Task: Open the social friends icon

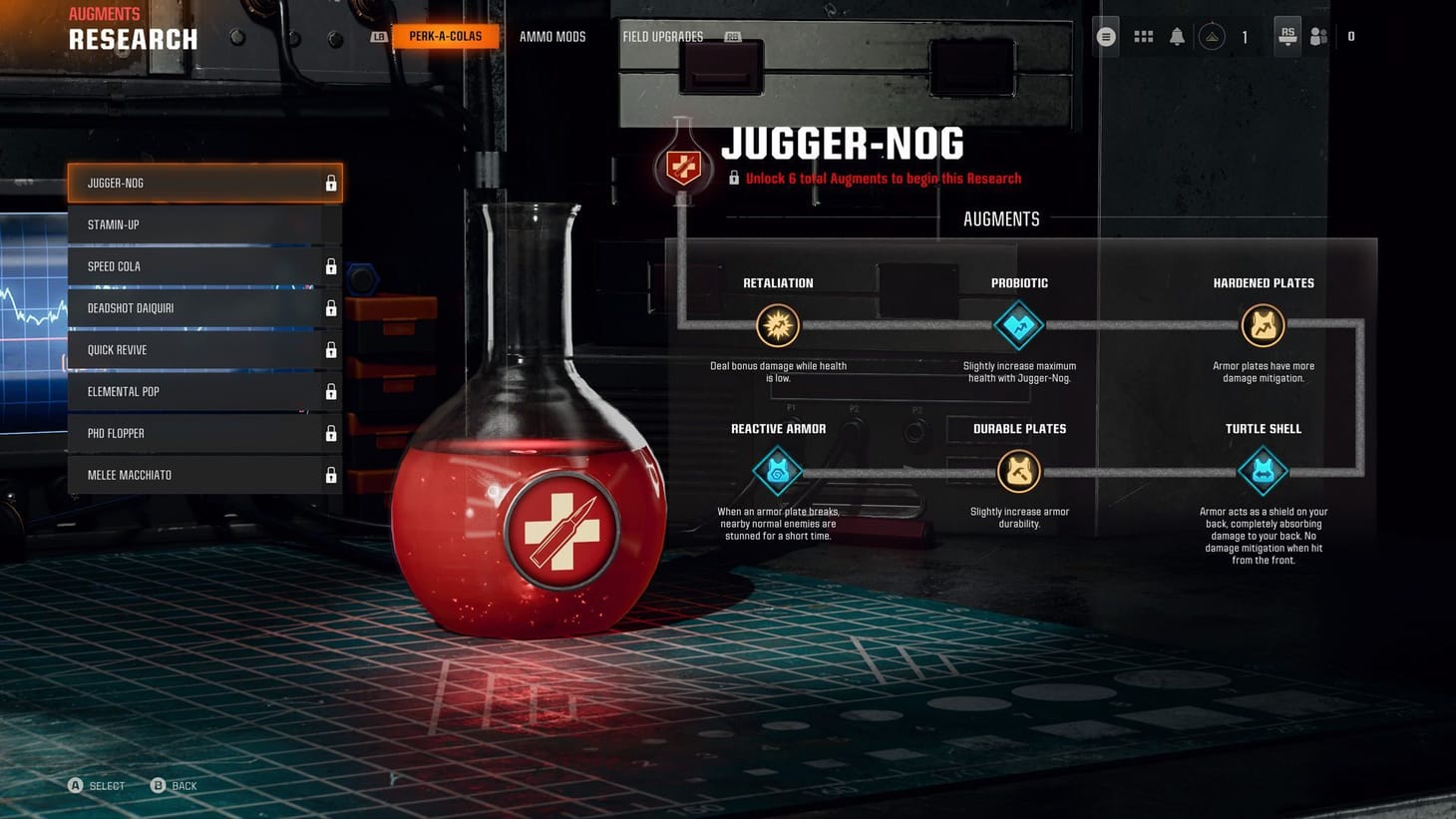Action: pos(1318,36)
